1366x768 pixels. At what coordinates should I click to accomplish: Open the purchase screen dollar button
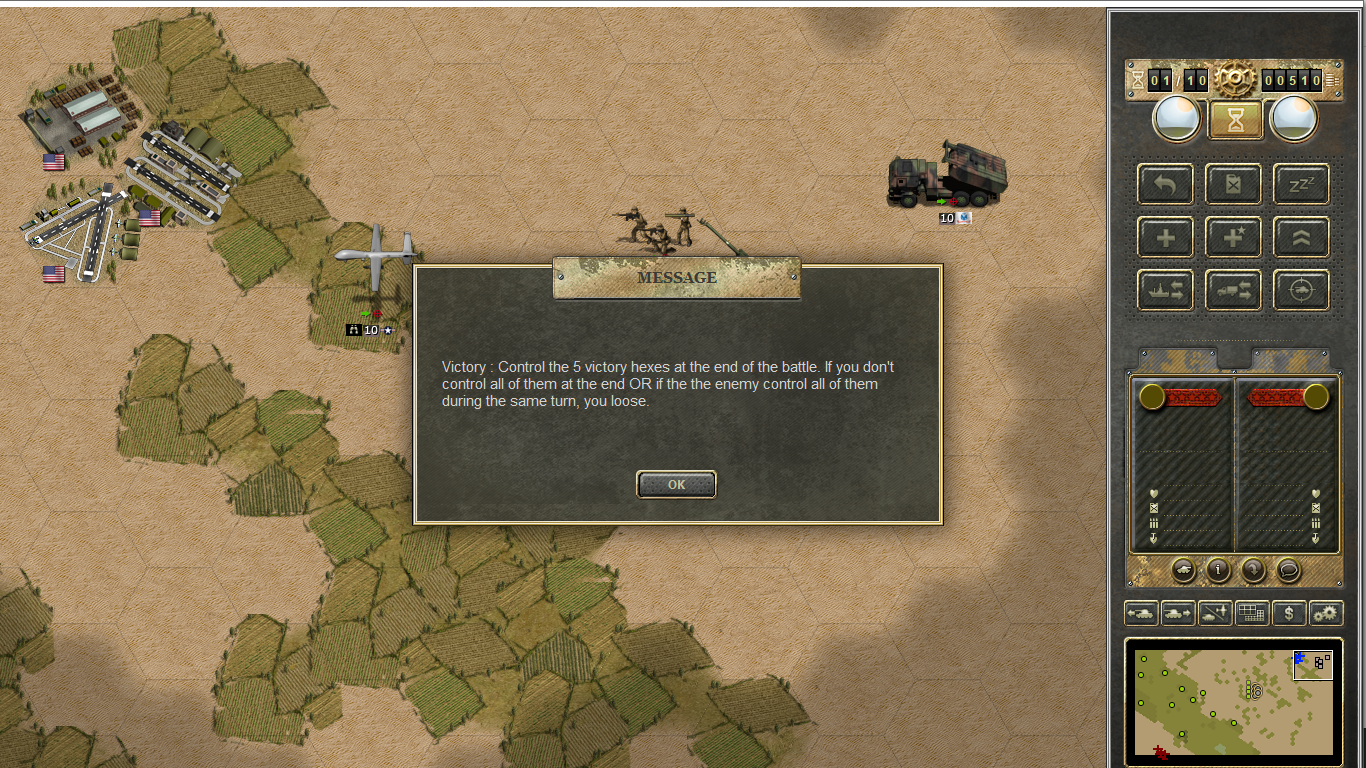1289,613
